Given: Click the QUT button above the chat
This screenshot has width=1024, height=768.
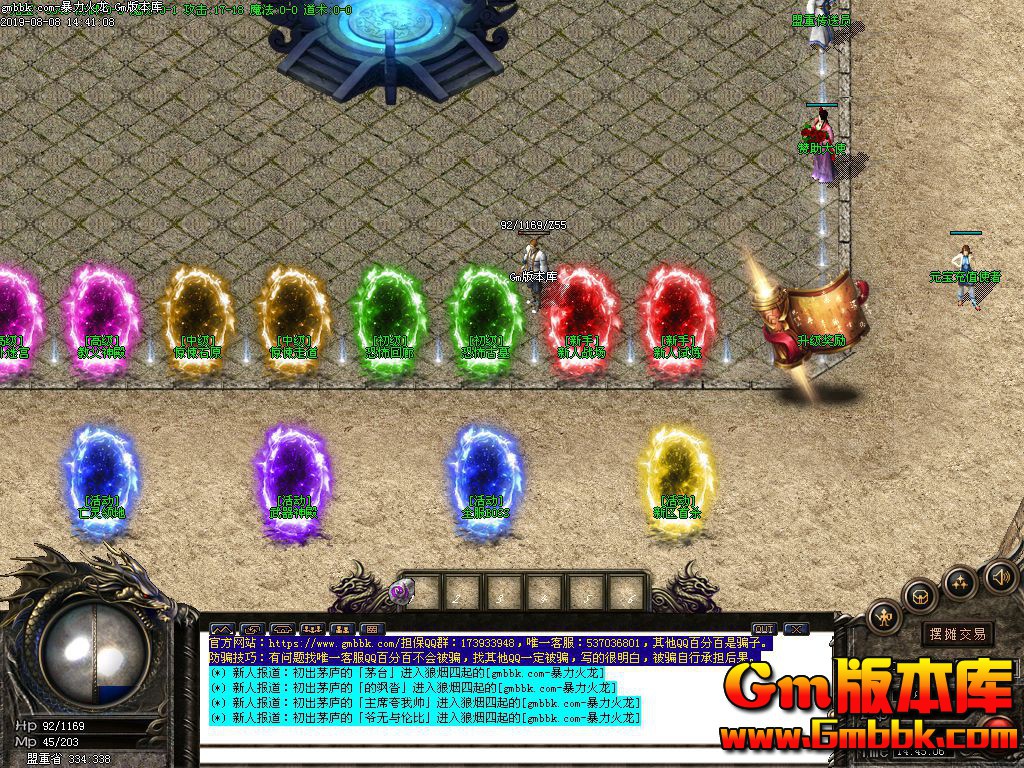Looking at the screenshot, I should (764, 629).
